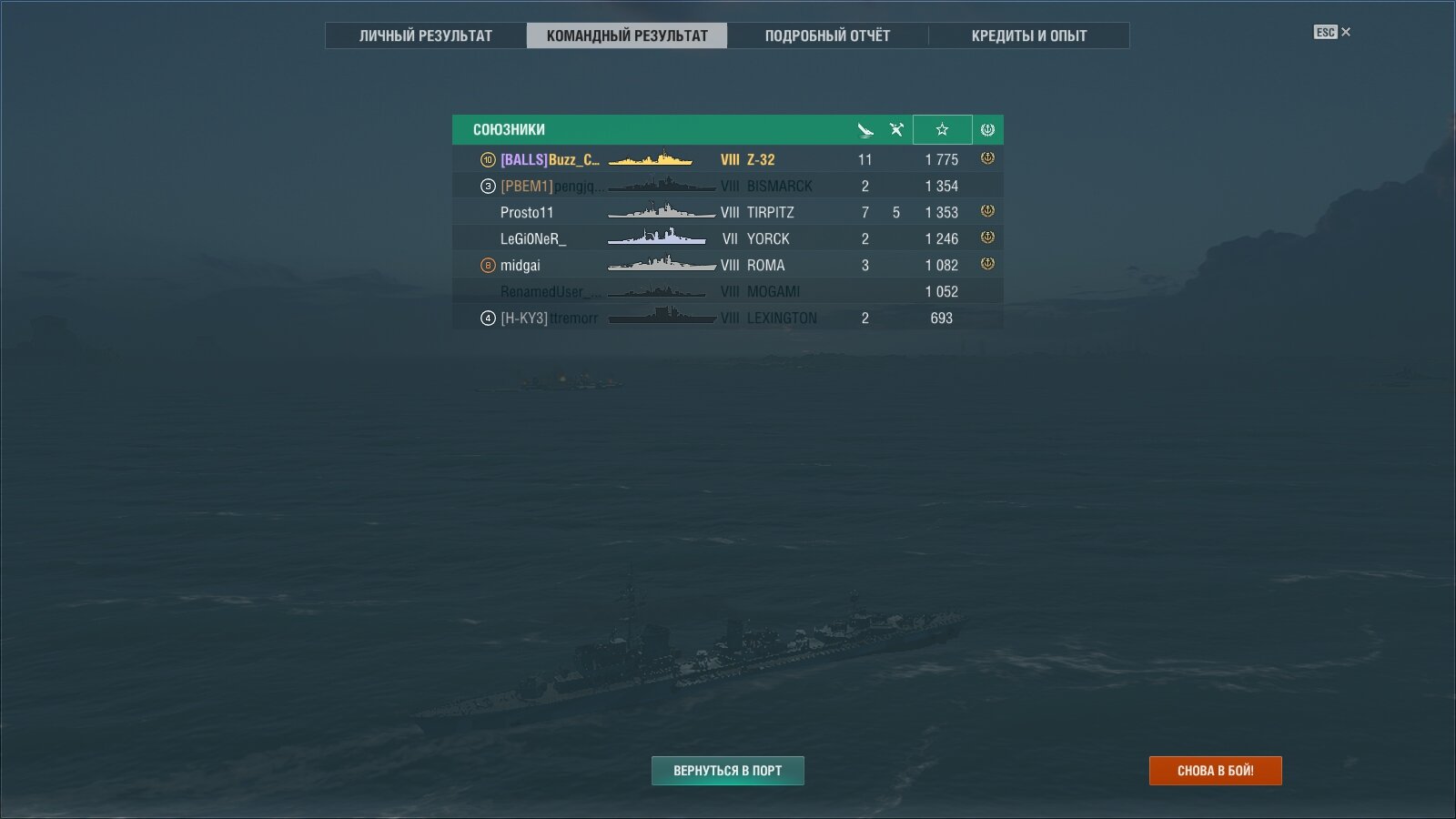Select the RenamedUser Mogami row
The height and width of the screenshot is (819, 1456).
tap(727, 291)
